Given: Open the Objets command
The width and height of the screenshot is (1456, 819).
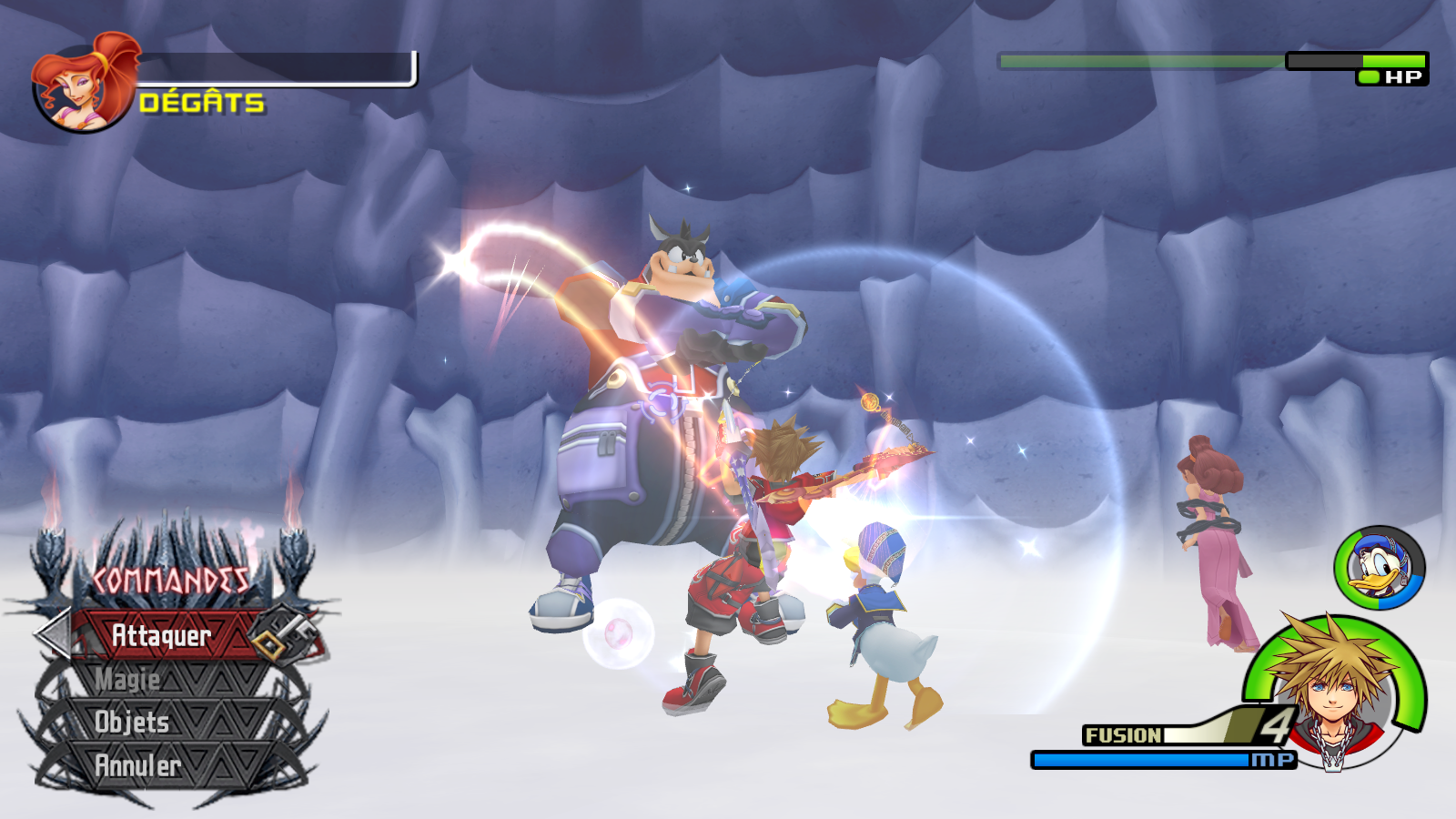Looking at the screenshot, I should pos(133,722).
